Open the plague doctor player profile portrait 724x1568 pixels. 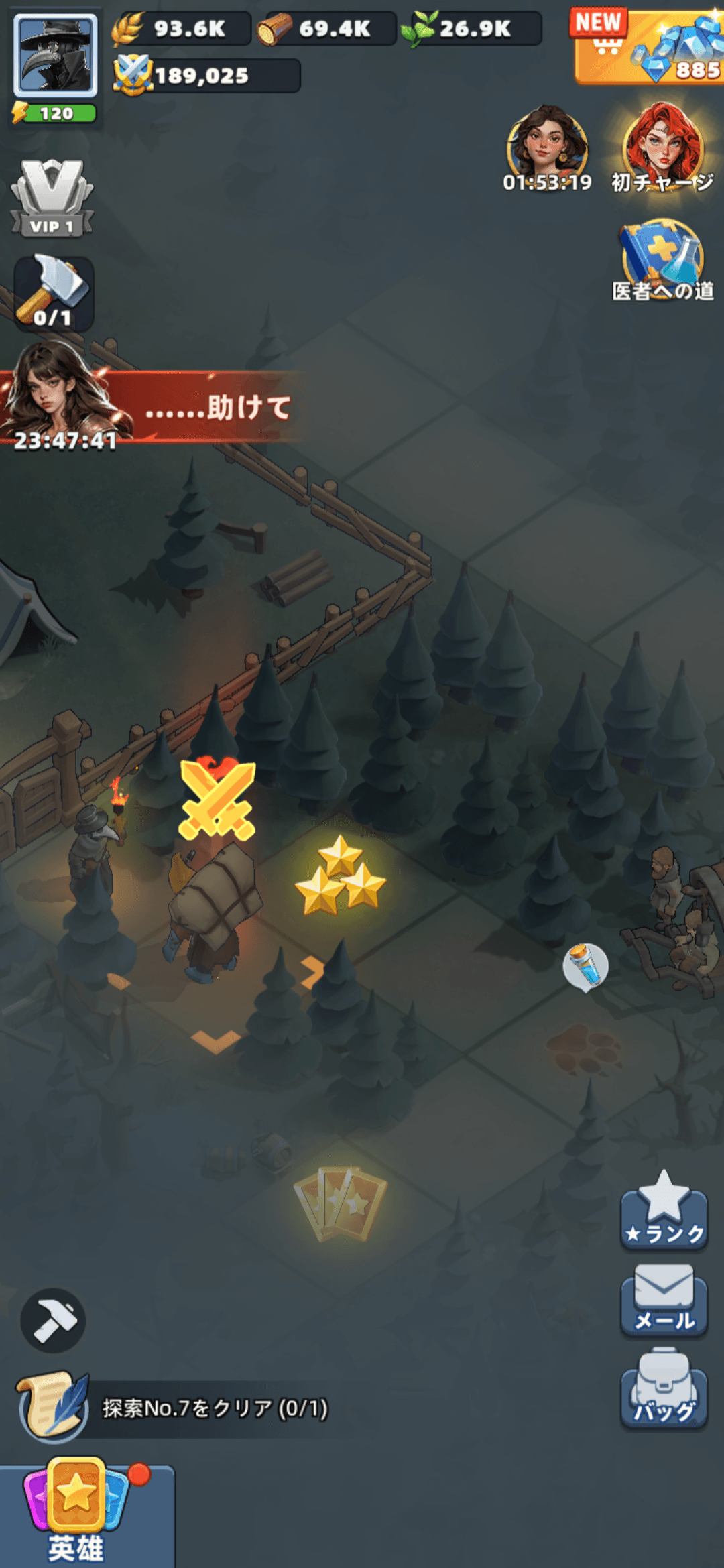pos(56,56)
